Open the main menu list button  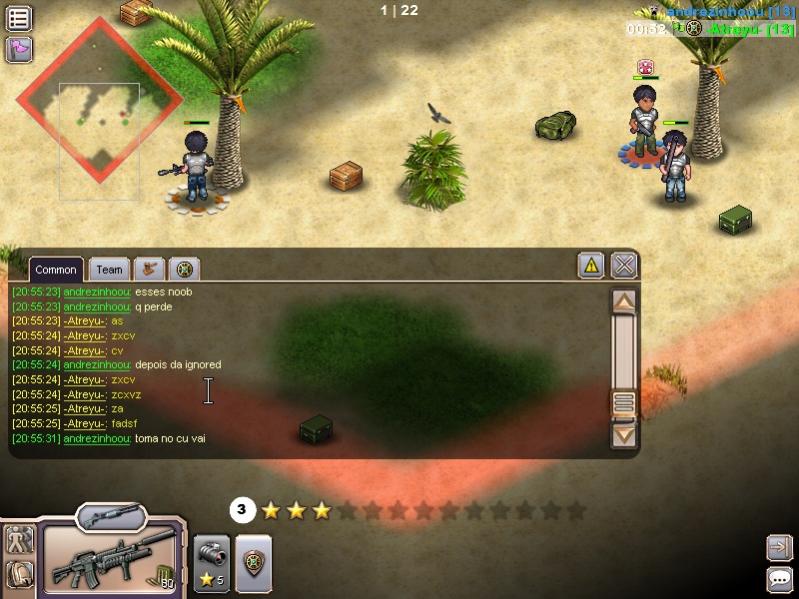(19, 18)
